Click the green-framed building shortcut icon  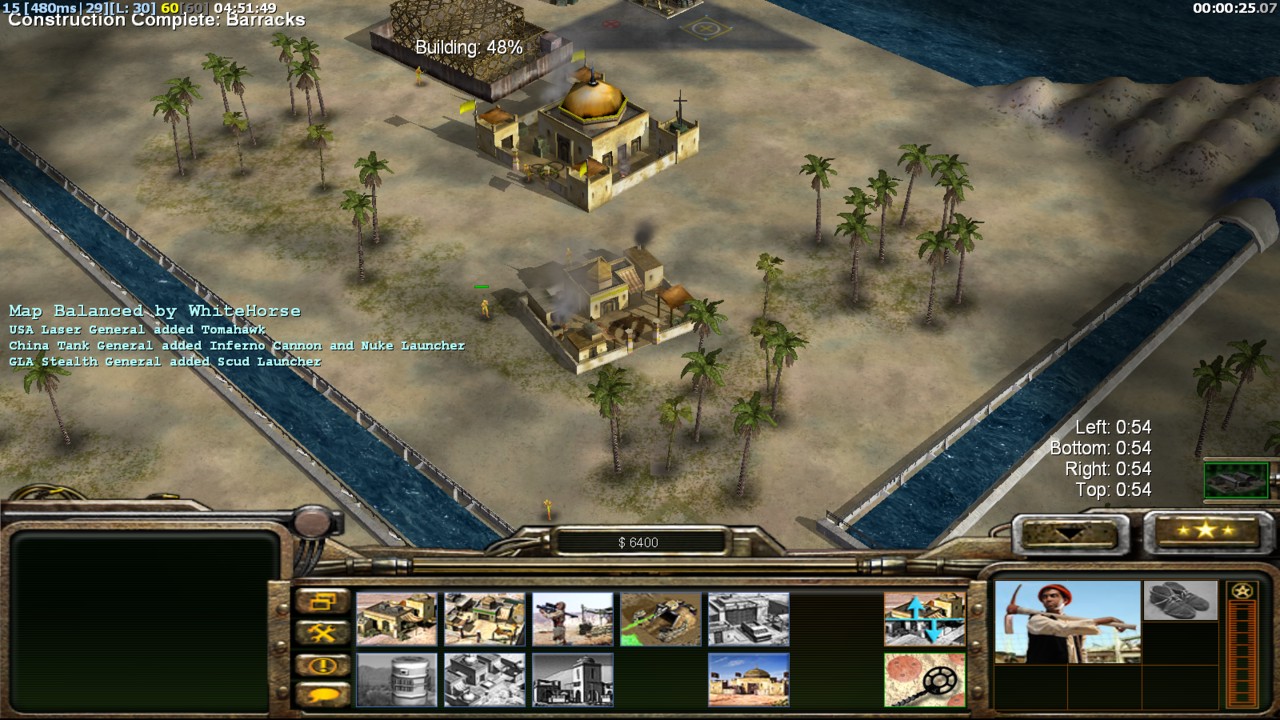[x=1236, y=480]
